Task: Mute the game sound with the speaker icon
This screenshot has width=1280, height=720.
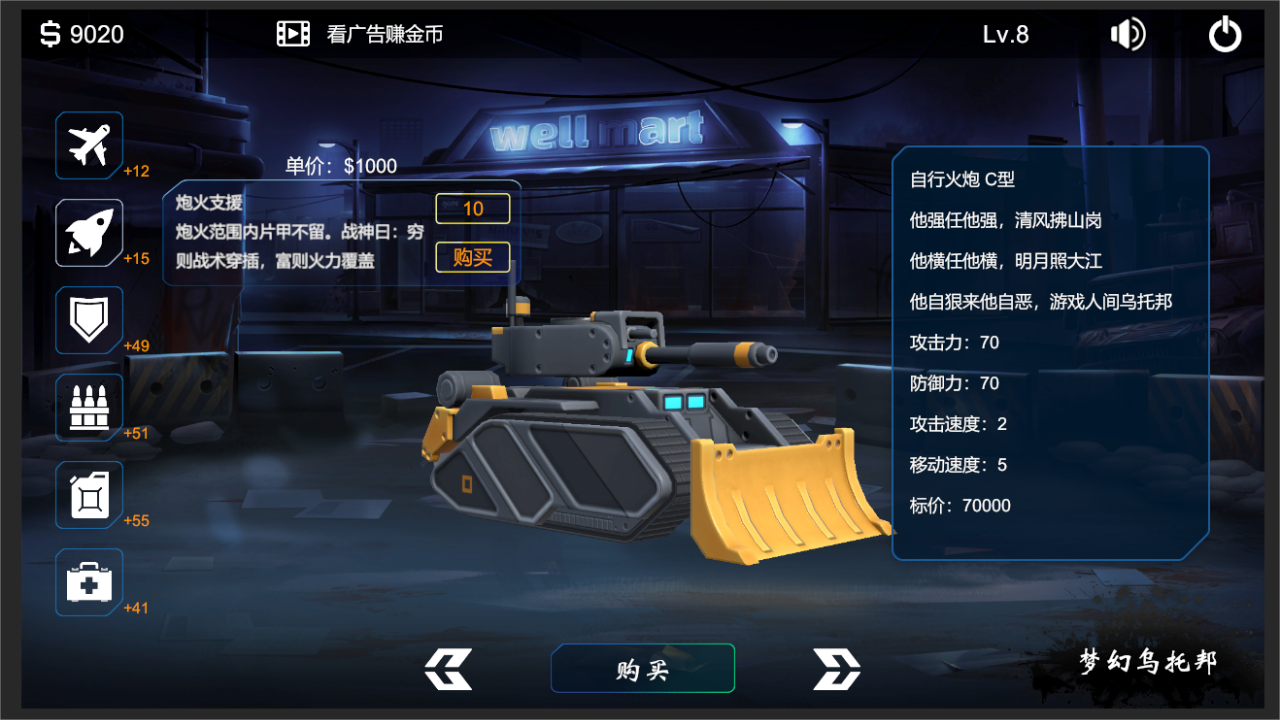Action: click(1127, 33)
